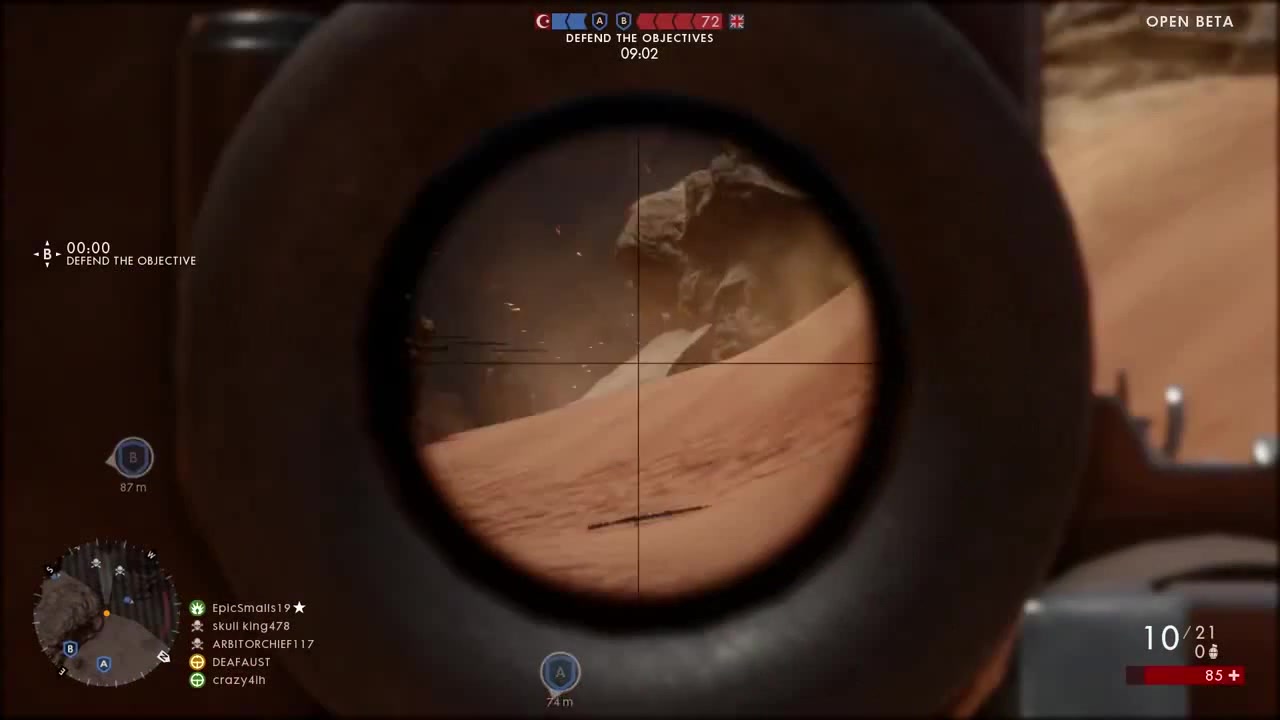Select the Ottoman crescent faction flag icon

click(542, 21)
